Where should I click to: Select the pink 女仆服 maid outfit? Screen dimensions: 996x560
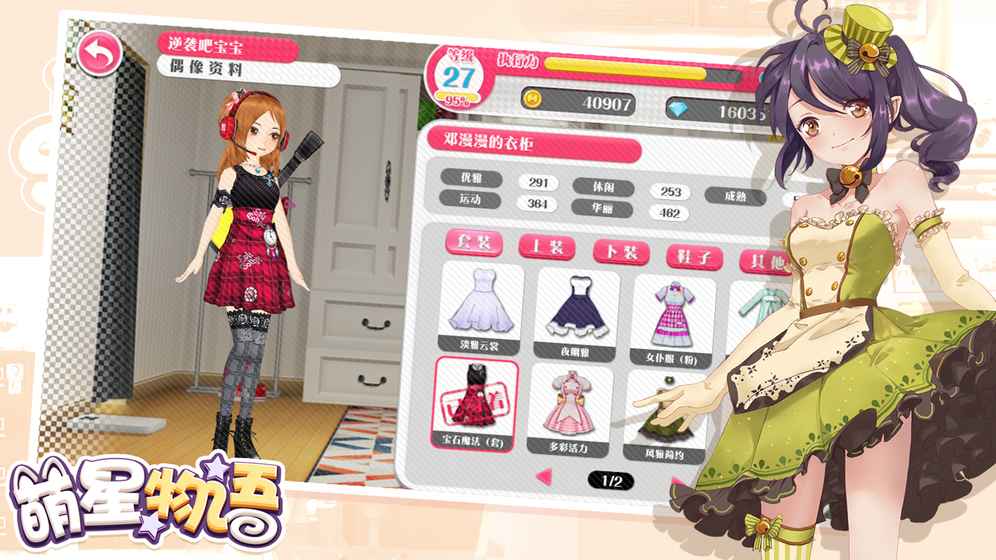(669, 317)
